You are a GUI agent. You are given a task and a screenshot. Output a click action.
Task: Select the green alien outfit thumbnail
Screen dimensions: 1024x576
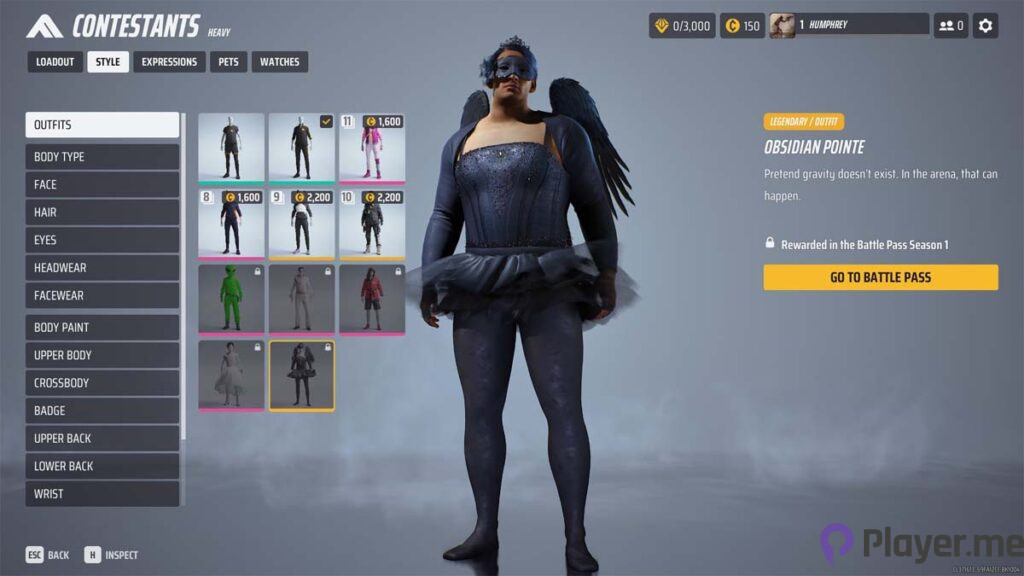tap(231, 299)
